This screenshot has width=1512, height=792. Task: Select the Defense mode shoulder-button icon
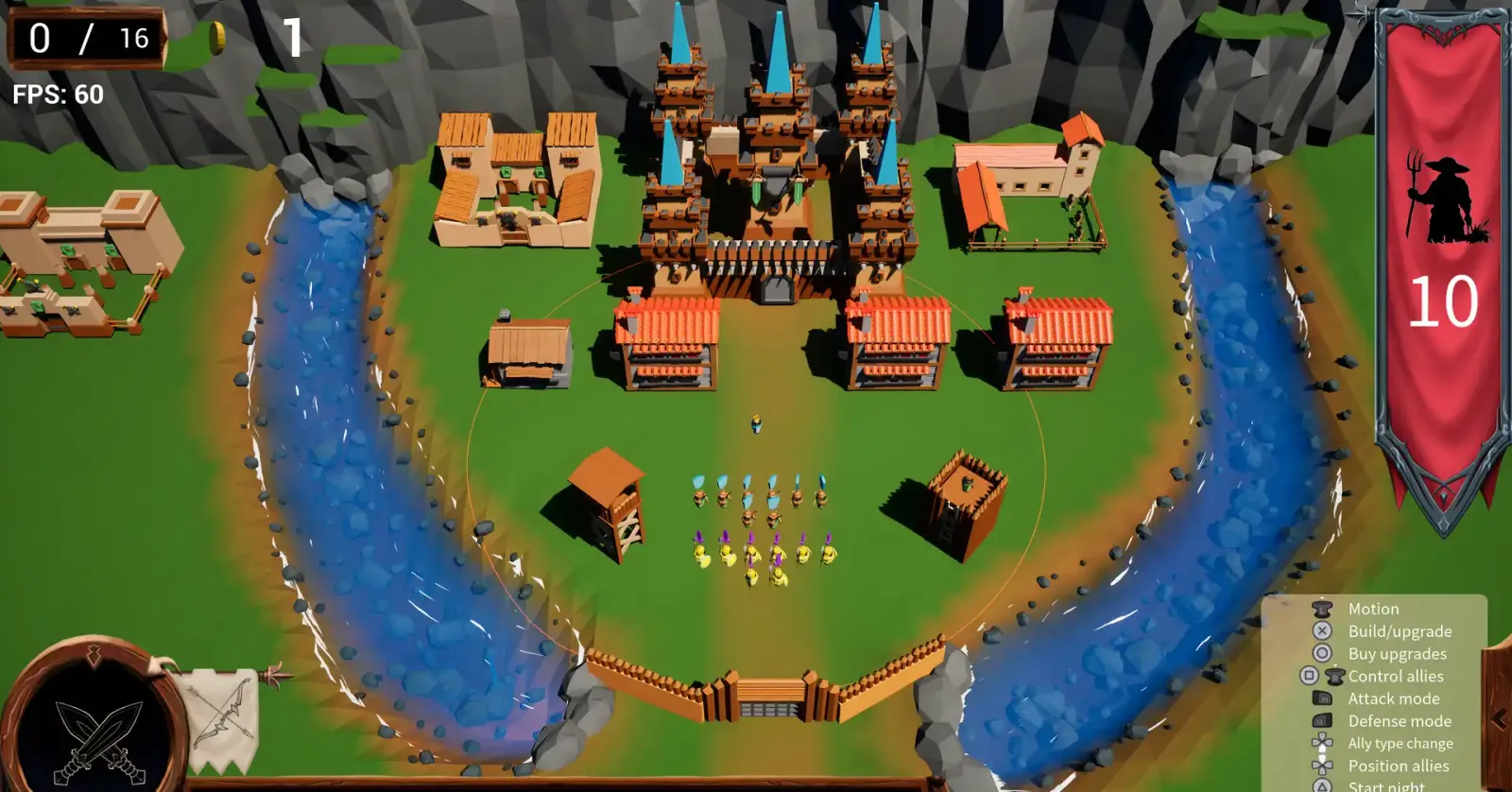pos(1320,720)
